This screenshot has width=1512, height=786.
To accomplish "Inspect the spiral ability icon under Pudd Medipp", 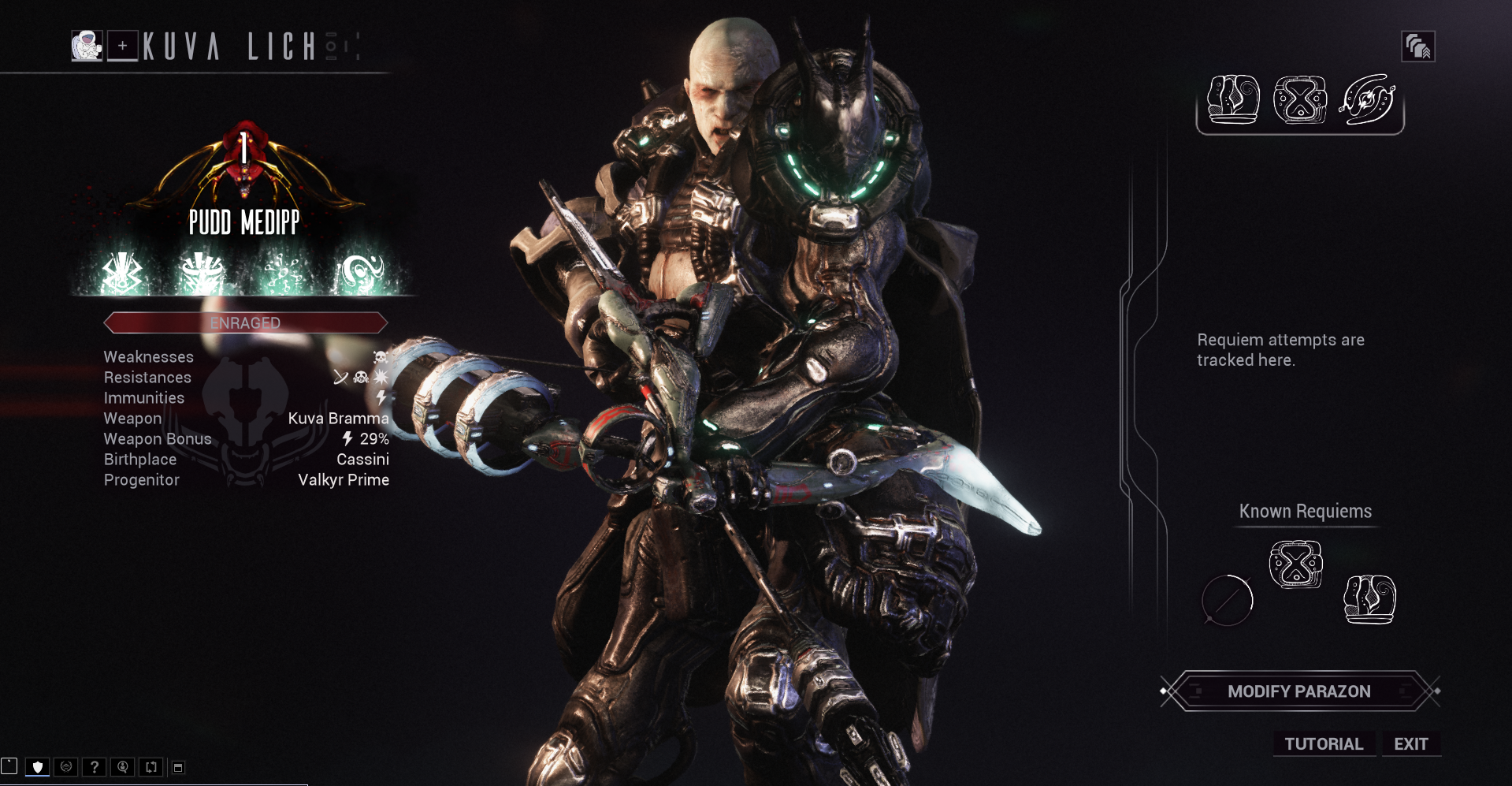I will 361,274.
